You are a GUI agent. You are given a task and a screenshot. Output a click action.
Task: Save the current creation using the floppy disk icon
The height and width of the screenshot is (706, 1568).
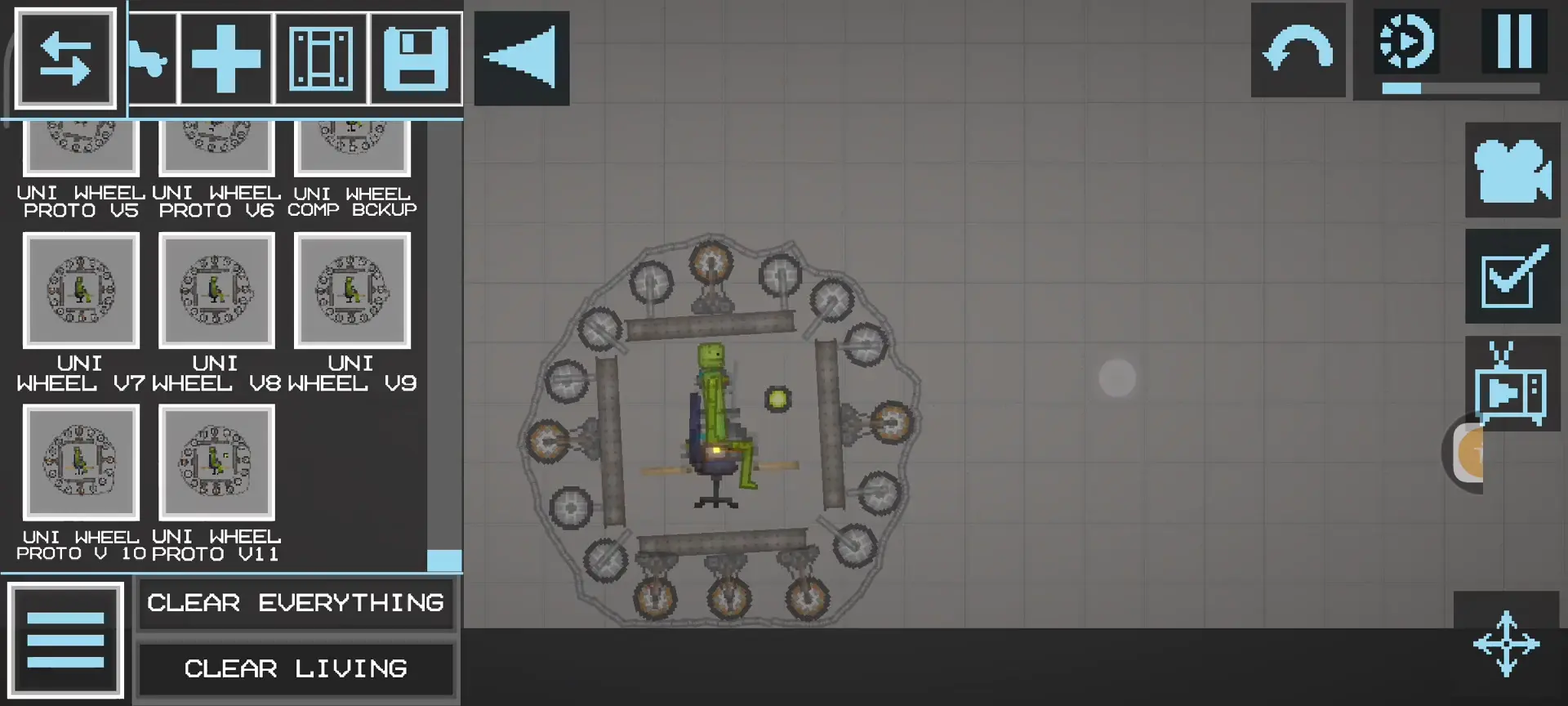[416, 58]
